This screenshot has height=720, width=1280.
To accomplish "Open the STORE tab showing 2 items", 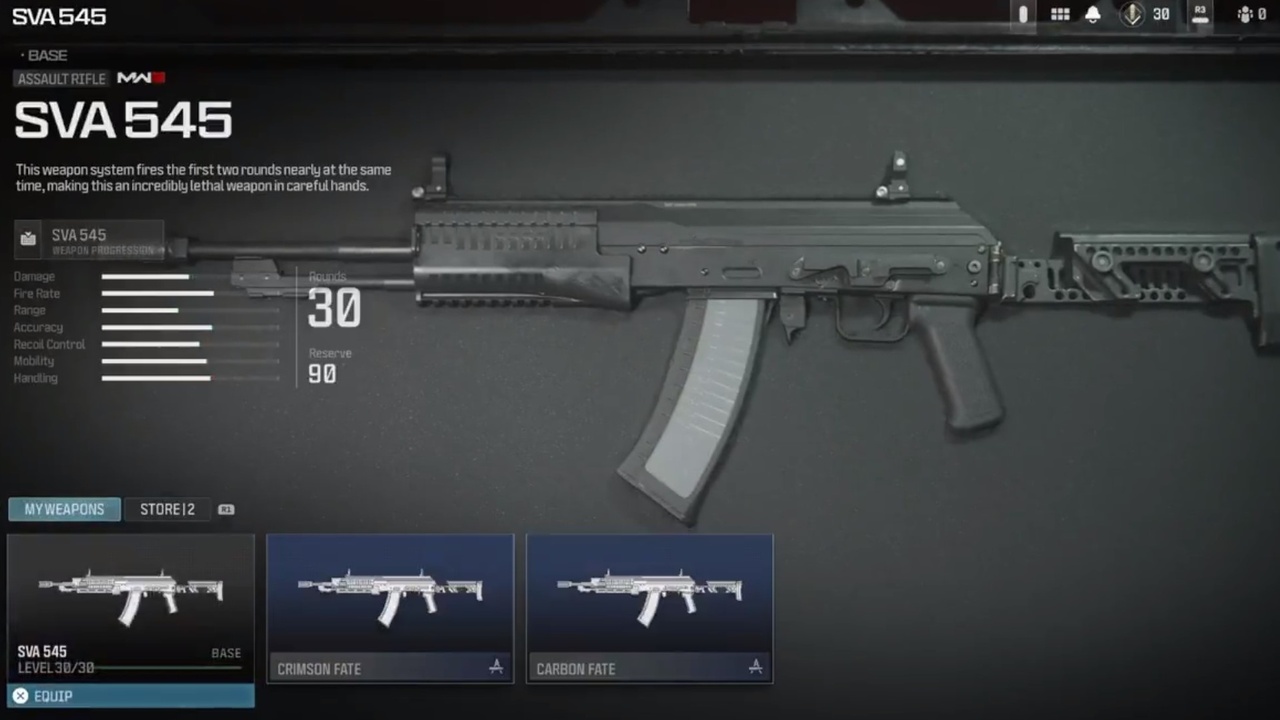I will point(167,509).
